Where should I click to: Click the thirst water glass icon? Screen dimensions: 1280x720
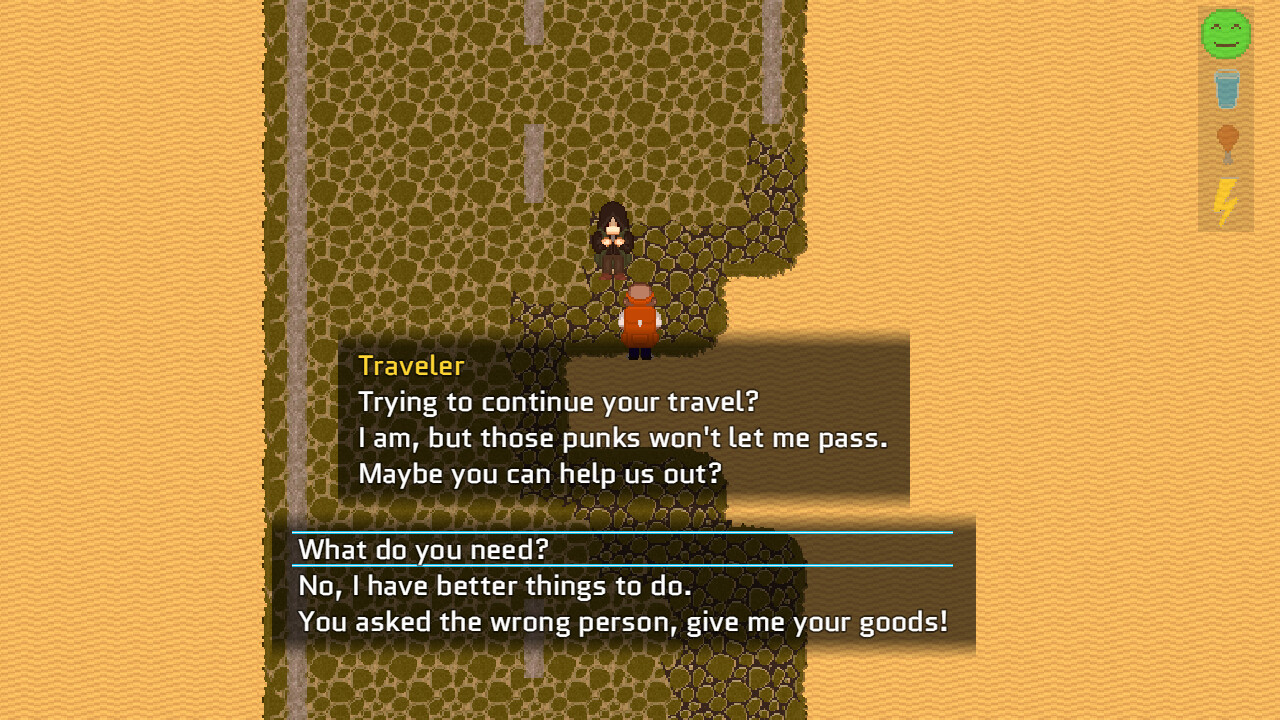[1225, 90]
